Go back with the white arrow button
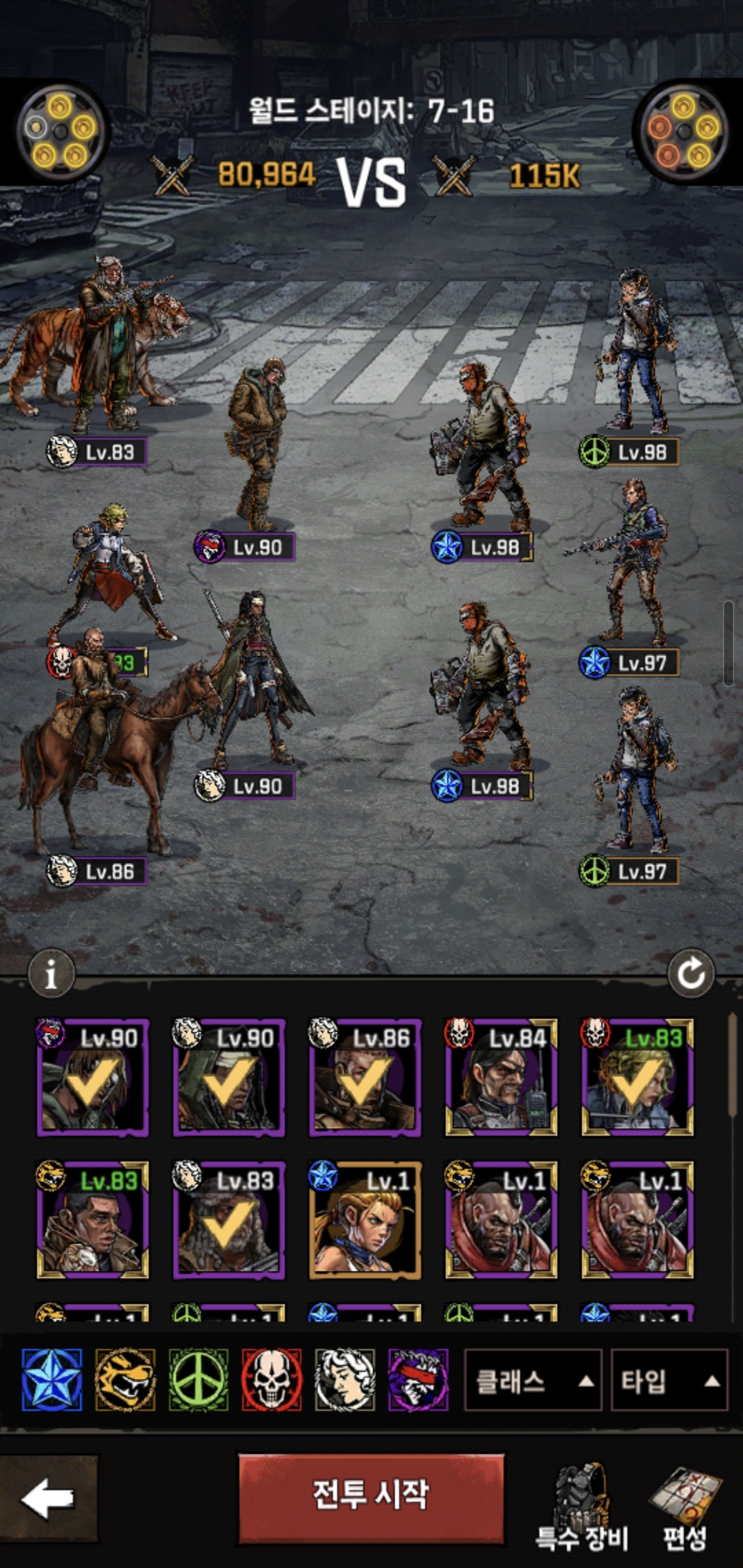Screen dimensions: 743x1568 pos(47,1499)
